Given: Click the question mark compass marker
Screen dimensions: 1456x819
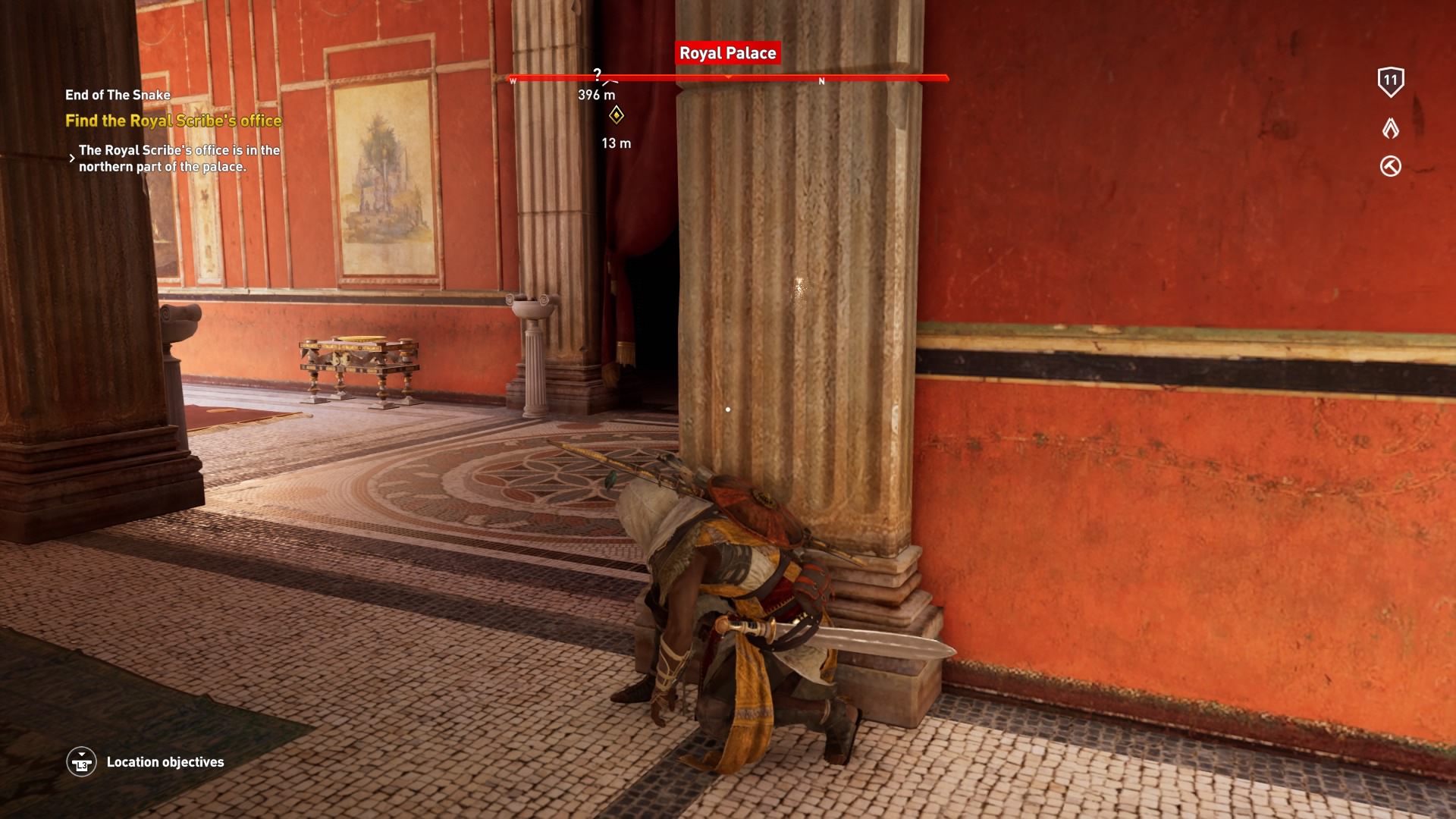Looking at the screenshot, I should point(598,74).
